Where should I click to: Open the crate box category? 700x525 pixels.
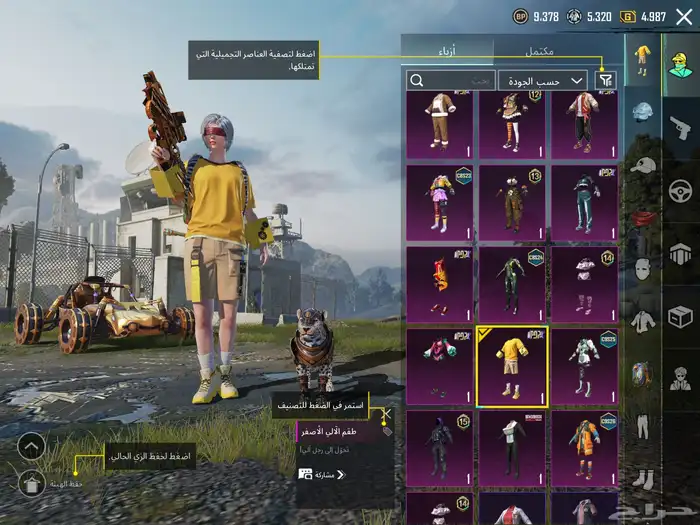(680, 317)
